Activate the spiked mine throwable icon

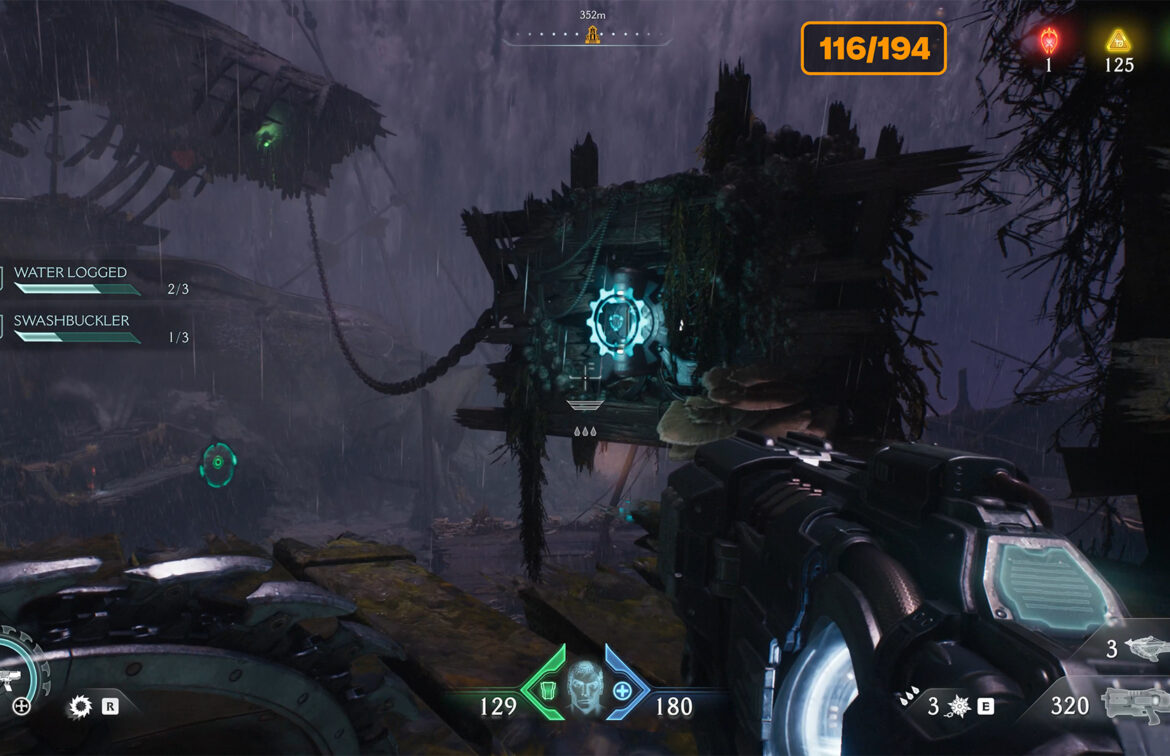957,707
